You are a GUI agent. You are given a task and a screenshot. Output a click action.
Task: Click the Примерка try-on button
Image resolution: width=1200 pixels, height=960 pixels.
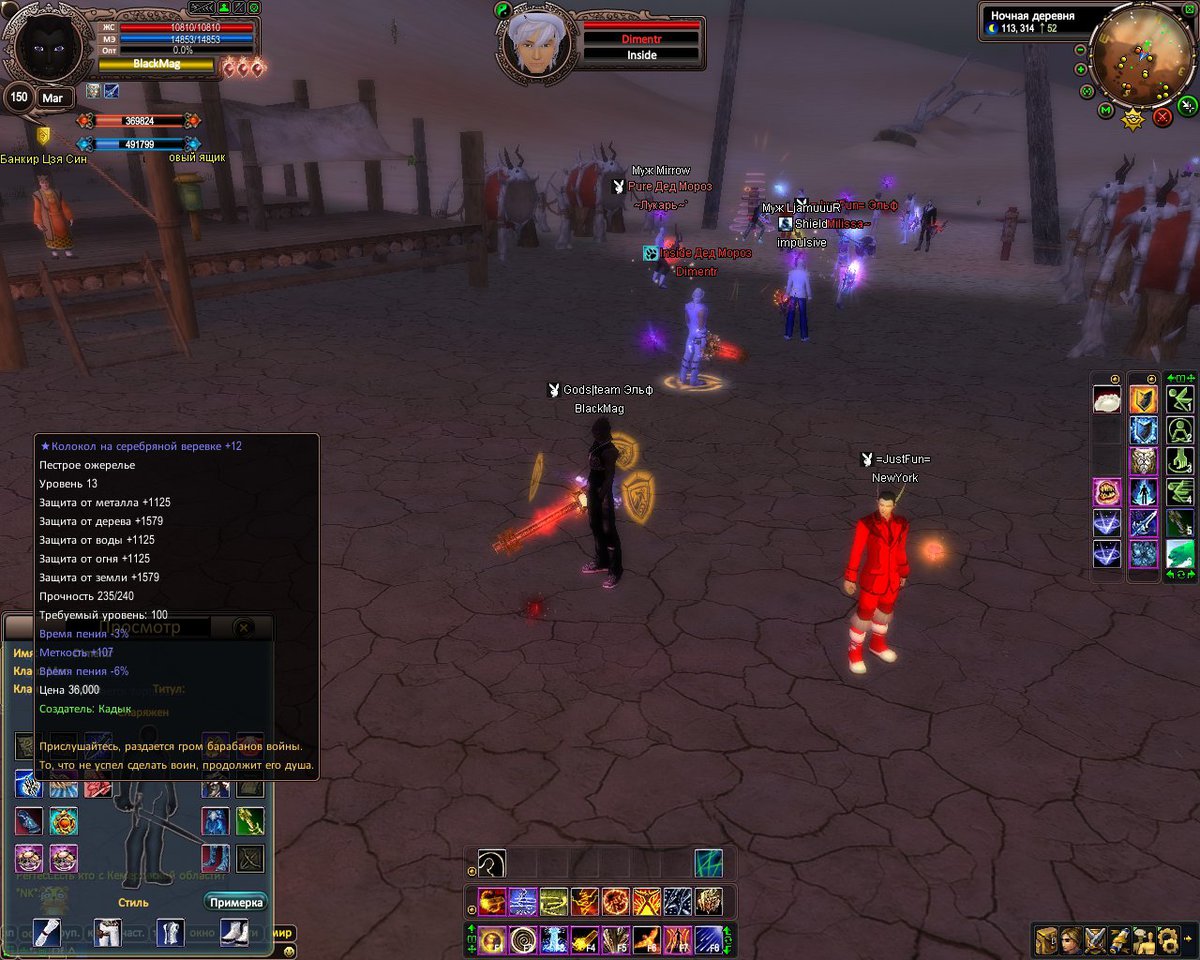pyautogui.click(x=236, y=902)
